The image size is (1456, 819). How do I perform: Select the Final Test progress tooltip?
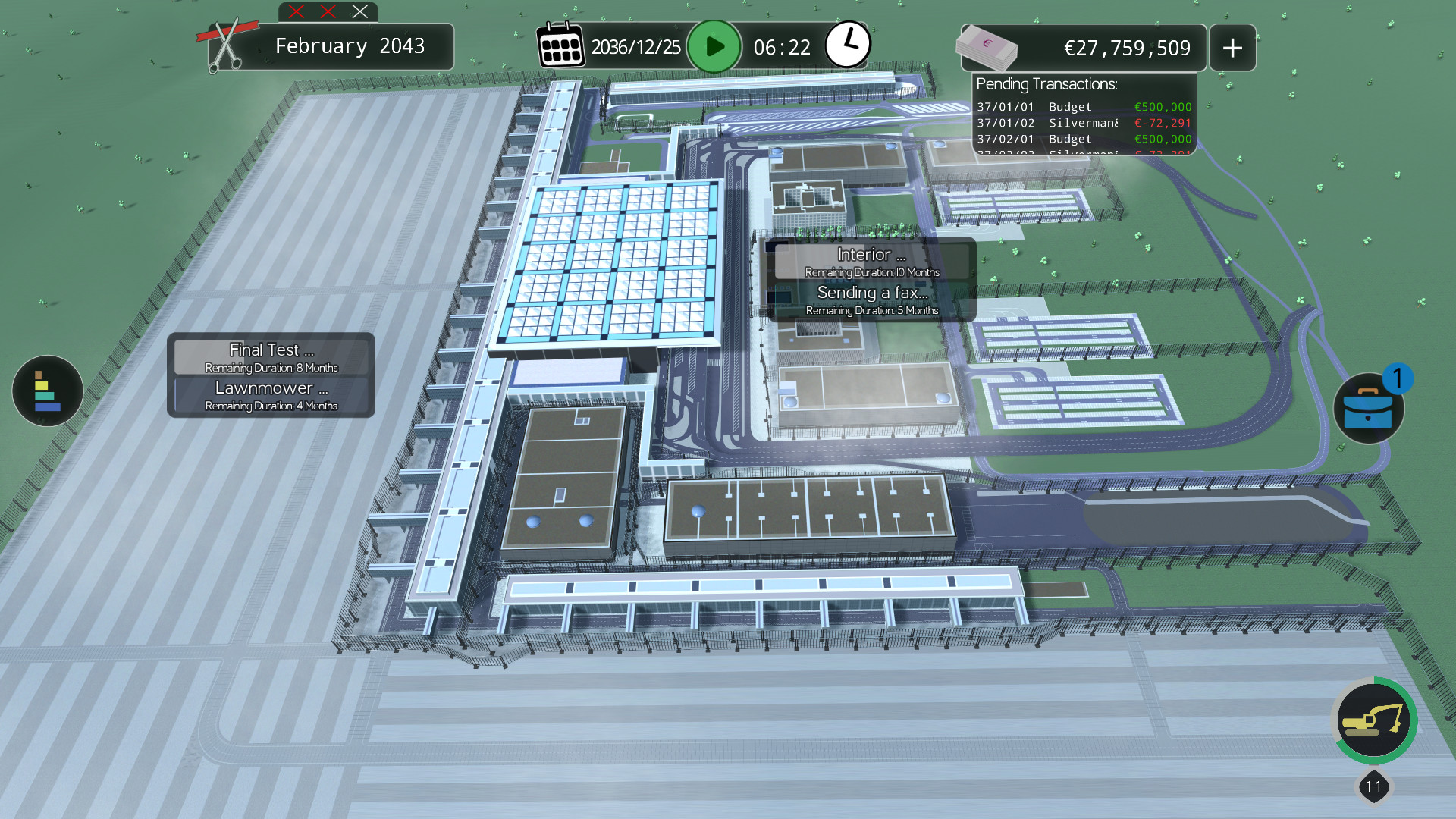(x=270, y=356)
